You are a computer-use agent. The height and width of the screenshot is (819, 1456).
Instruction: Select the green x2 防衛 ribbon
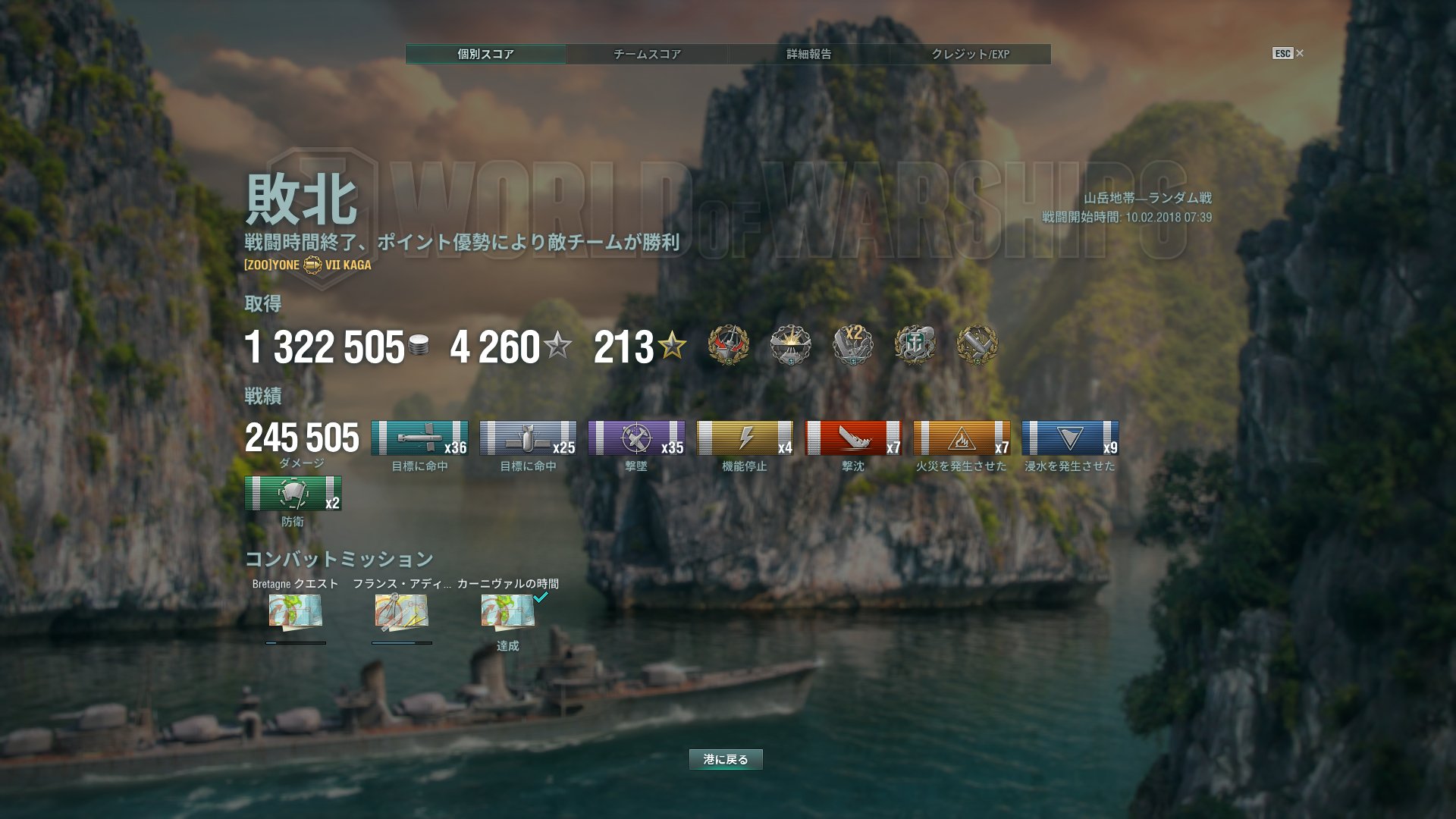pos(293,494)
